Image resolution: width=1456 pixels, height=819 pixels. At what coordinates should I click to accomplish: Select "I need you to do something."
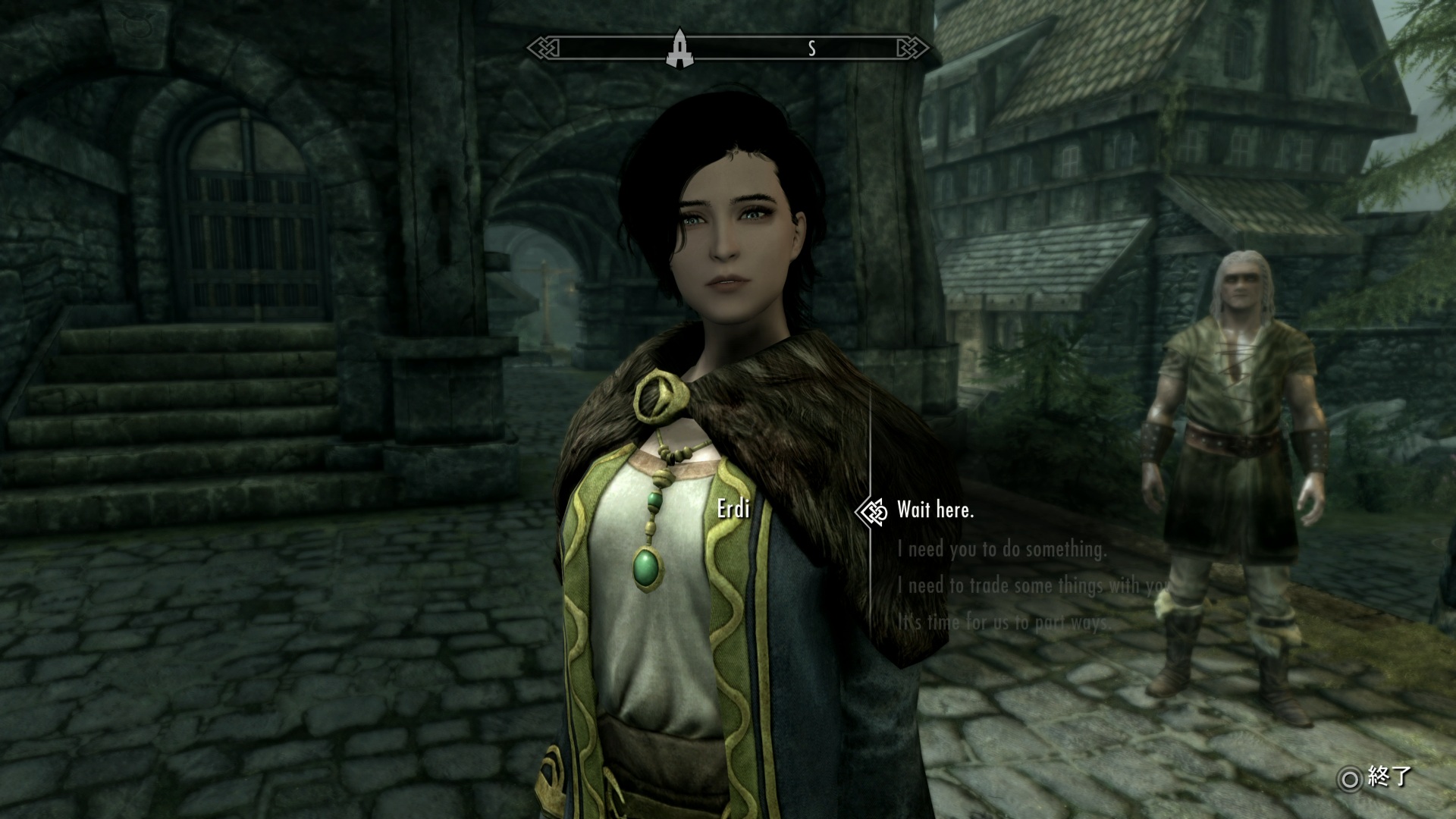point(1001,549)
